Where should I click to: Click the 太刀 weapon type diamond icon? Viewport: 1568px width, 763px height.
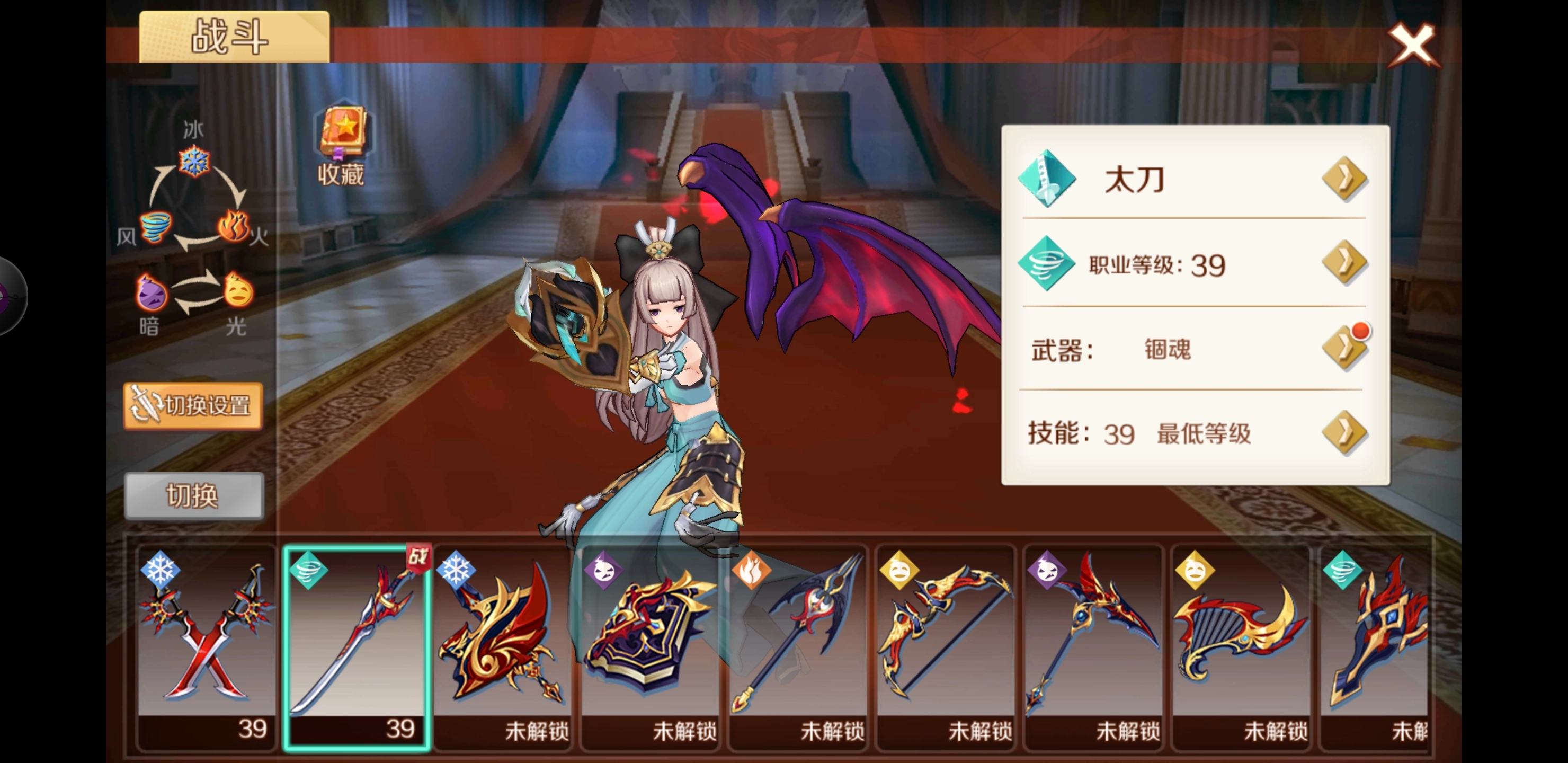coord(1049,180)
